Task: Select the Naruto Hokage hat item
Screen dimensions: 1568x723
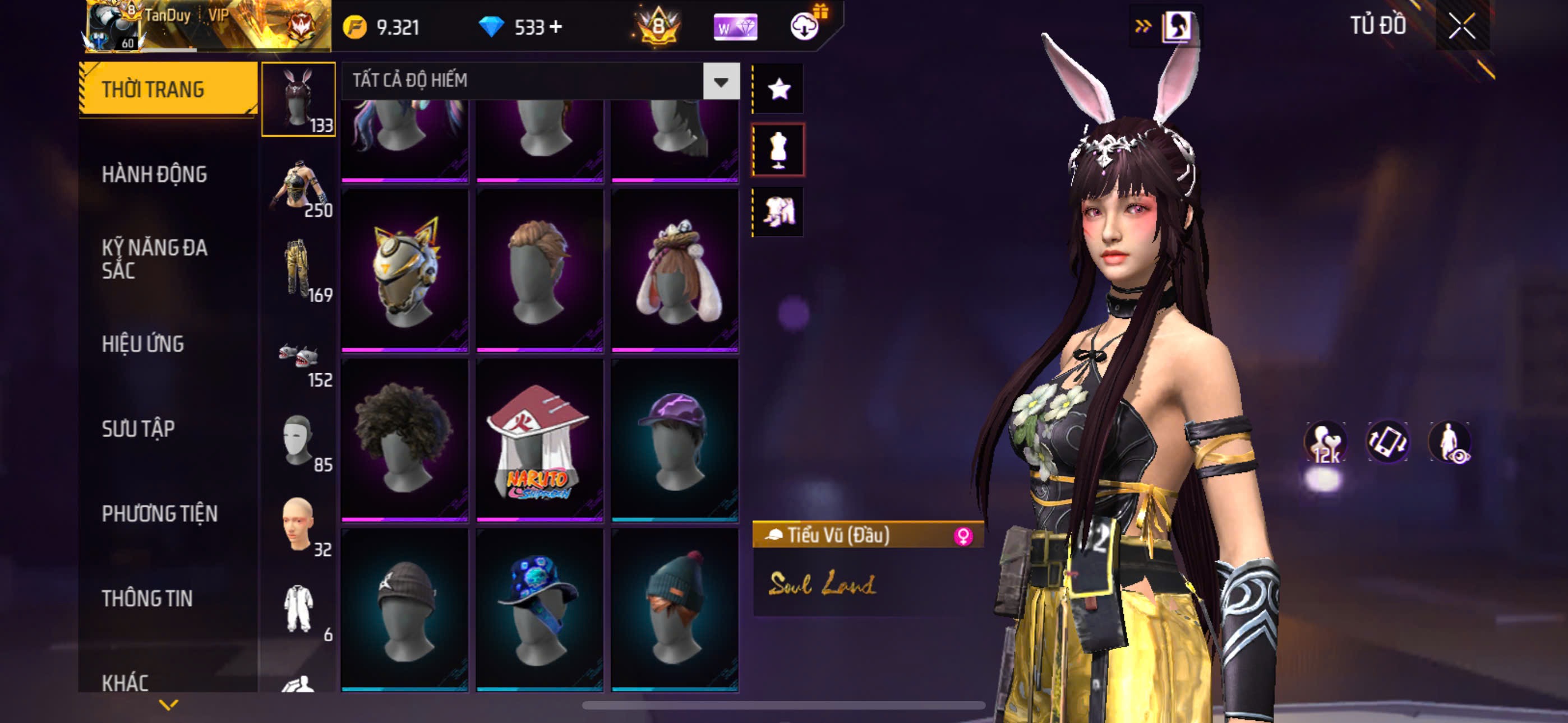Action: click(539, 439)
